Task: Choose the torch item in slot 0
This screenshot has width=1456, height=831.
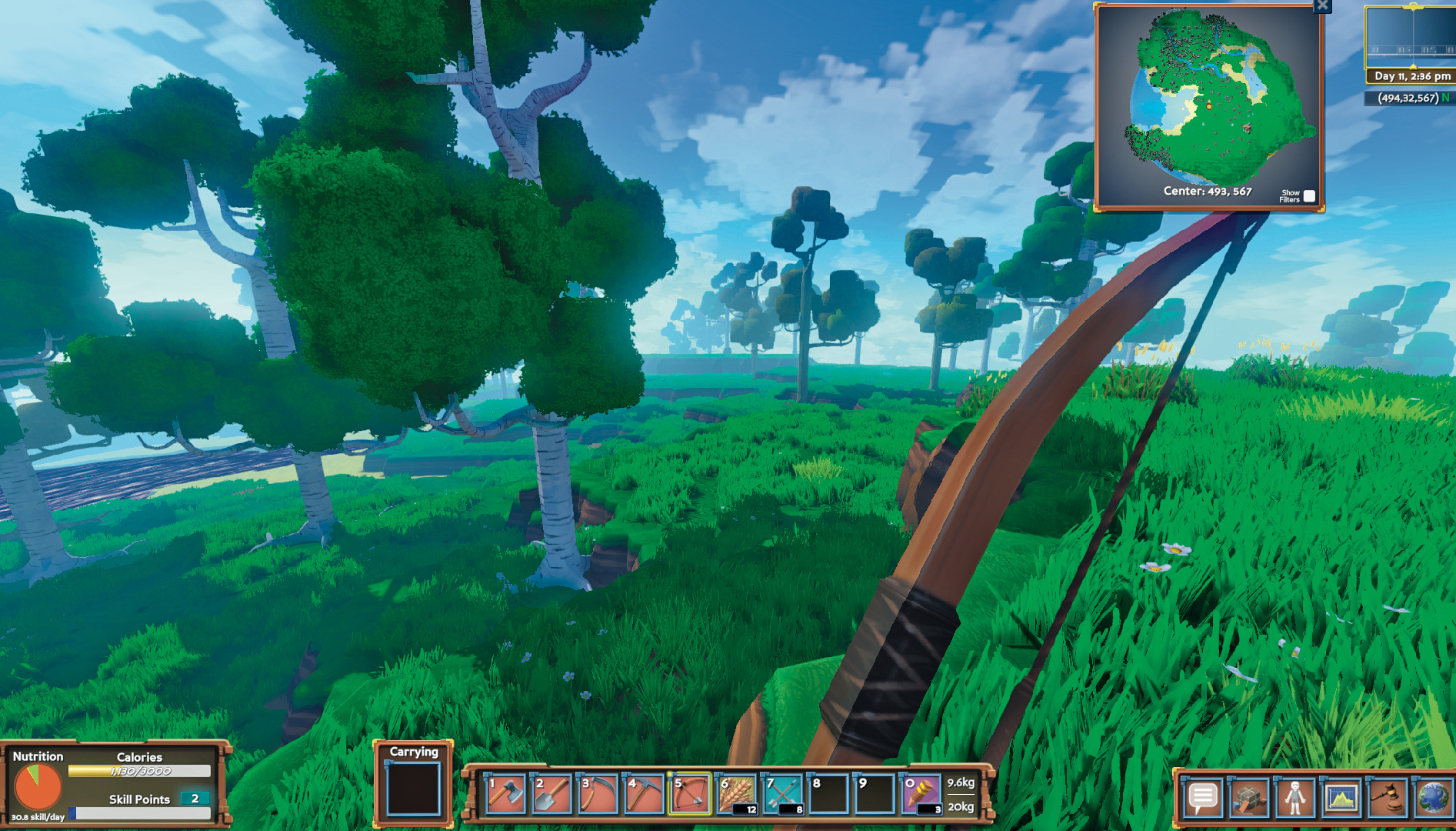Action: click(921, 794)
